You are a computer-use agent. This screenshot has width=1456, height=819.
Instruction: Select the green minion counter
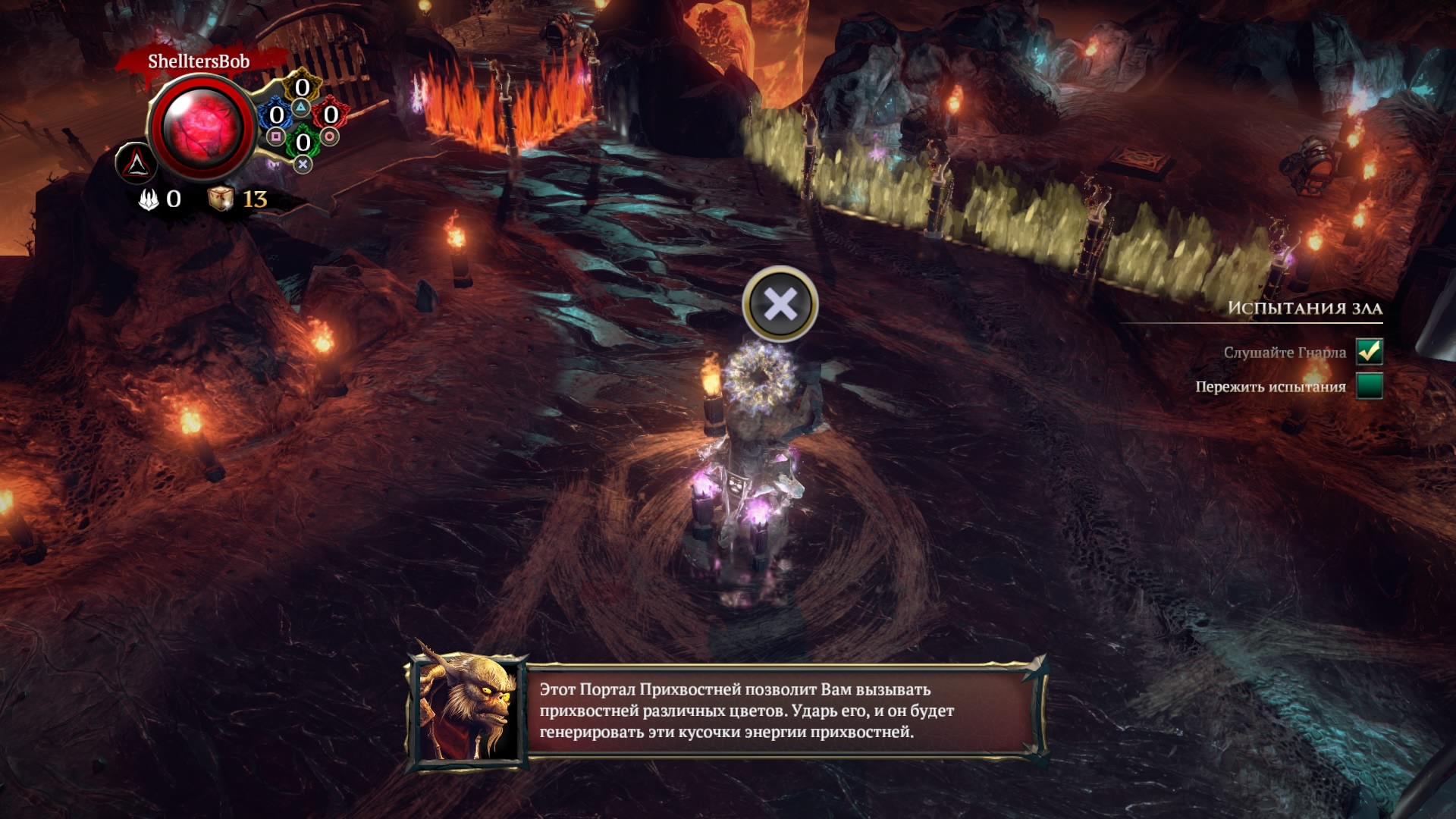(x=303, y=142)
